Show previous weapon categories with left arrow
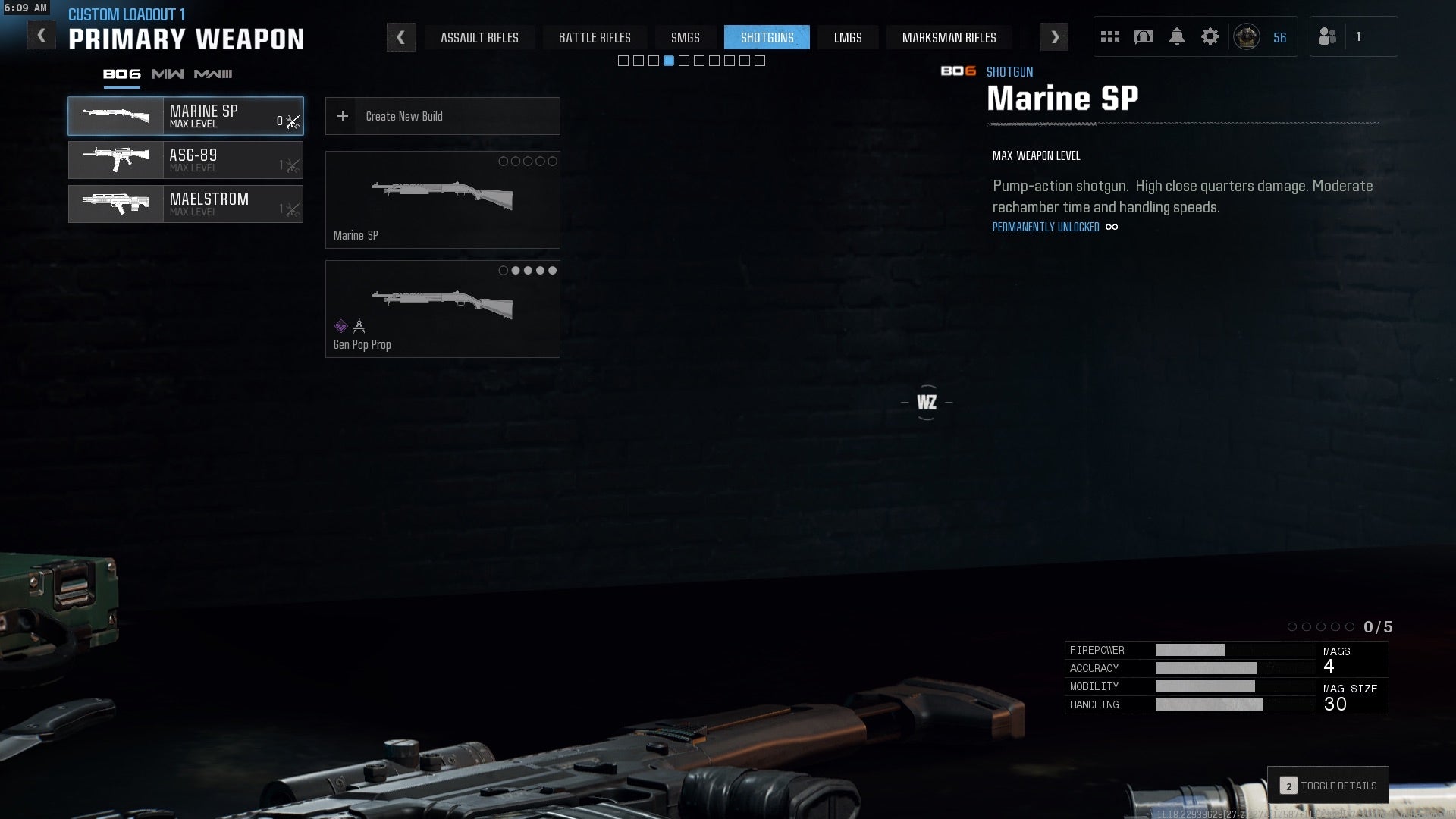 coord(400,37)
